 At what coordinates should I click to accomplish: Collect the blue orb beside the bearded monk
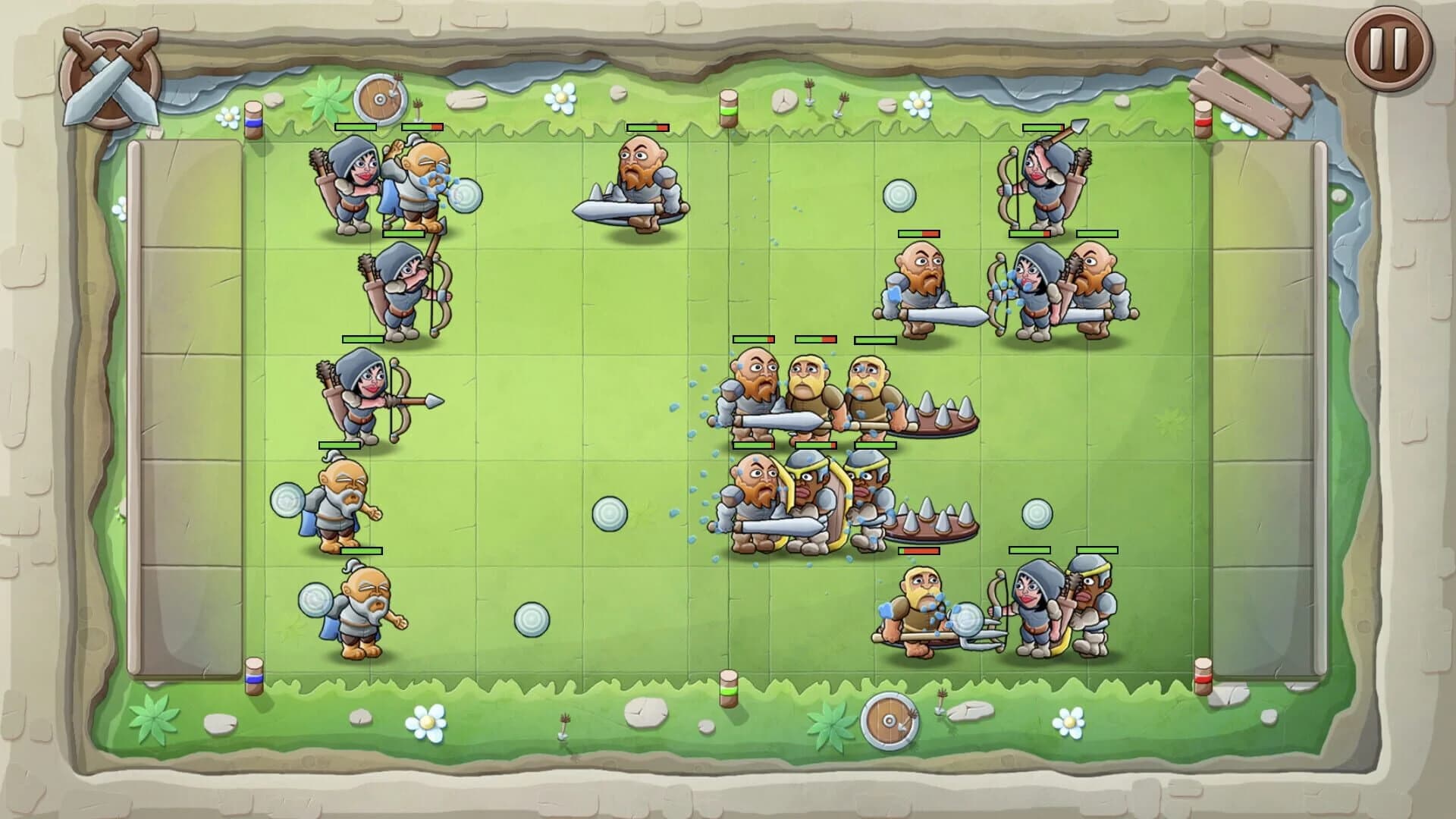tap(288, 500)
